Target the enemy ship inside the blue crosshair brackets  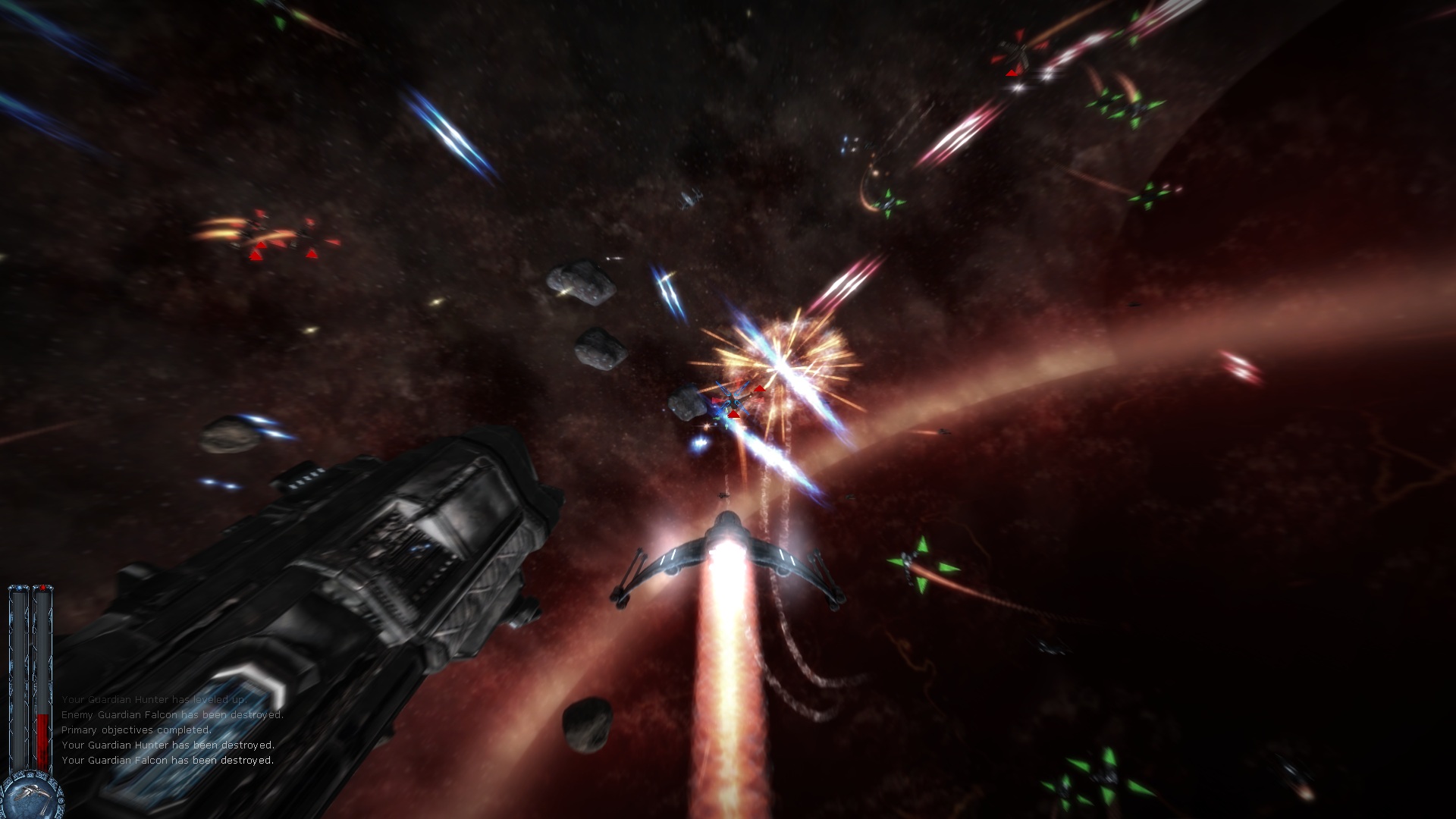pyautogui.click(x=731, y=398)
